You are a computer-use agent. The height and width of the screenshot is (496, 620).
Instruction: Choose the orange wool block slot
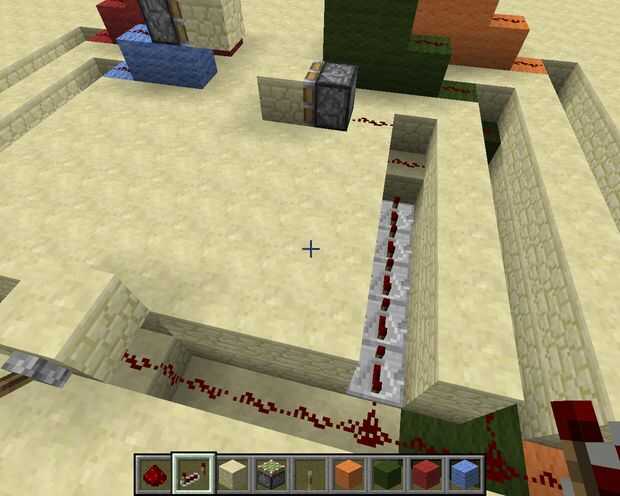pos(347,473)
